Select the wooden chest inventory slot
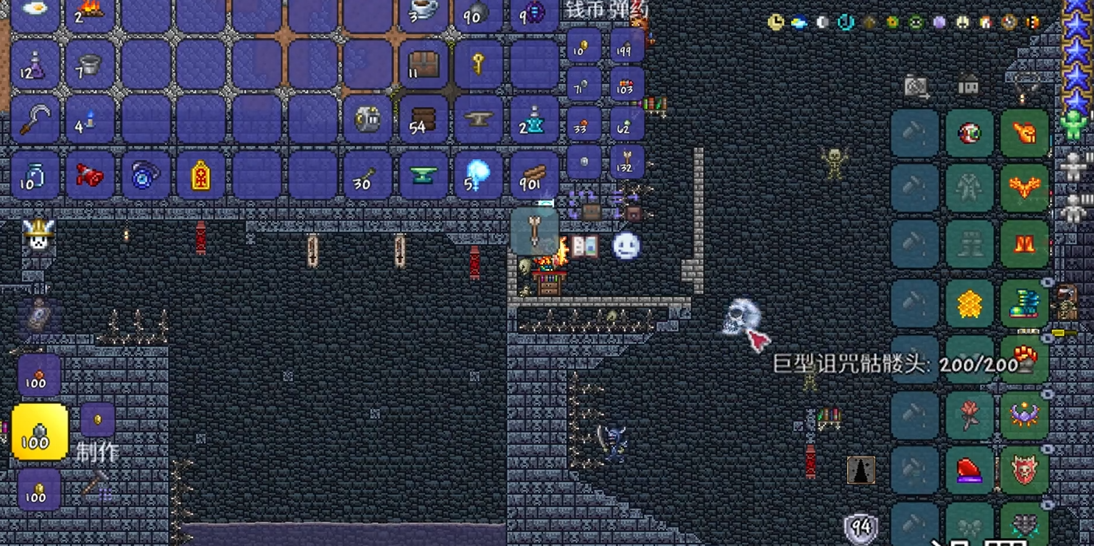The width and height of the screenshot is (1094, 546). [424, 65]
